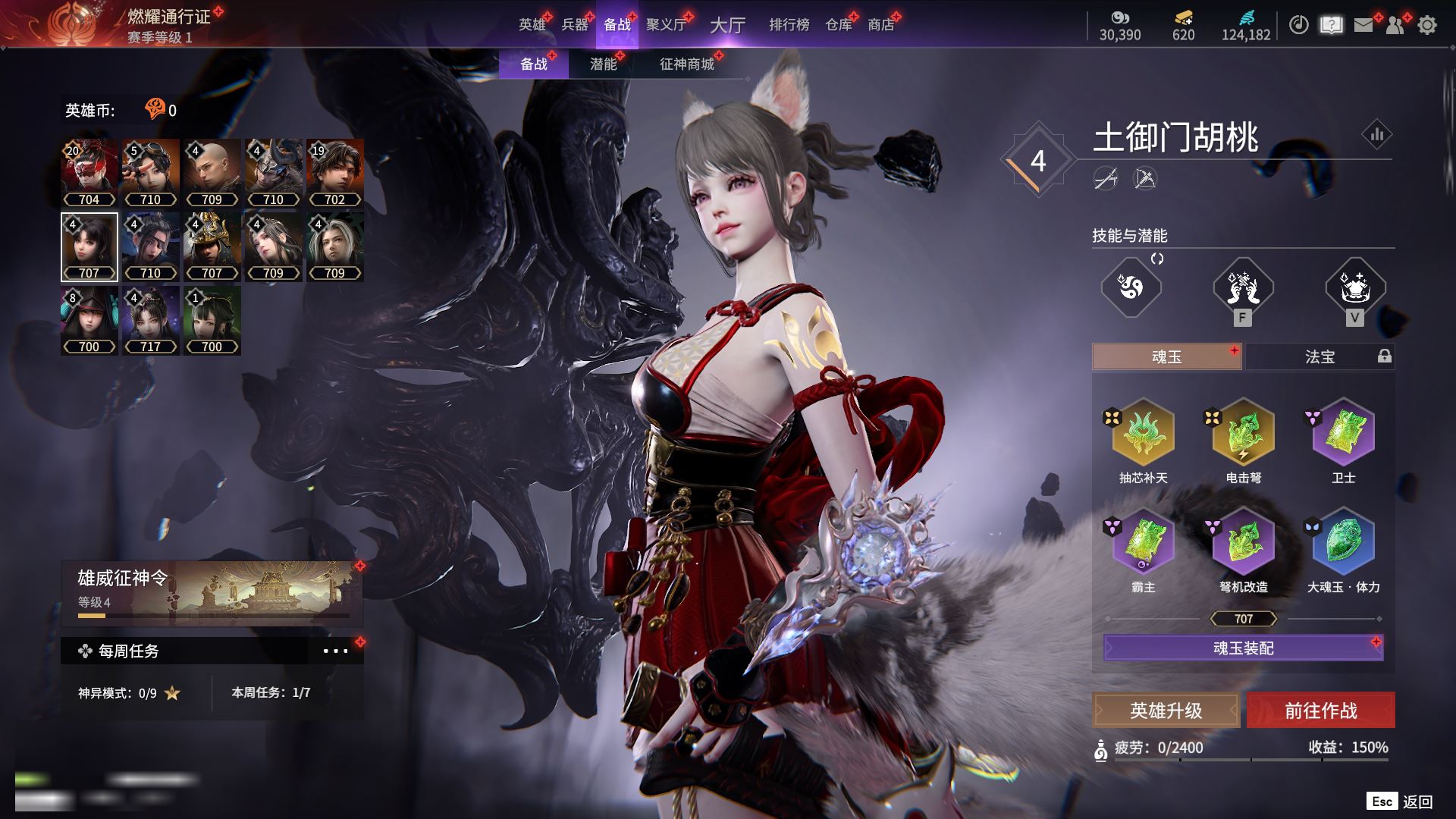Select the red-masked hero portrait level 20

[x=89, y=173]
